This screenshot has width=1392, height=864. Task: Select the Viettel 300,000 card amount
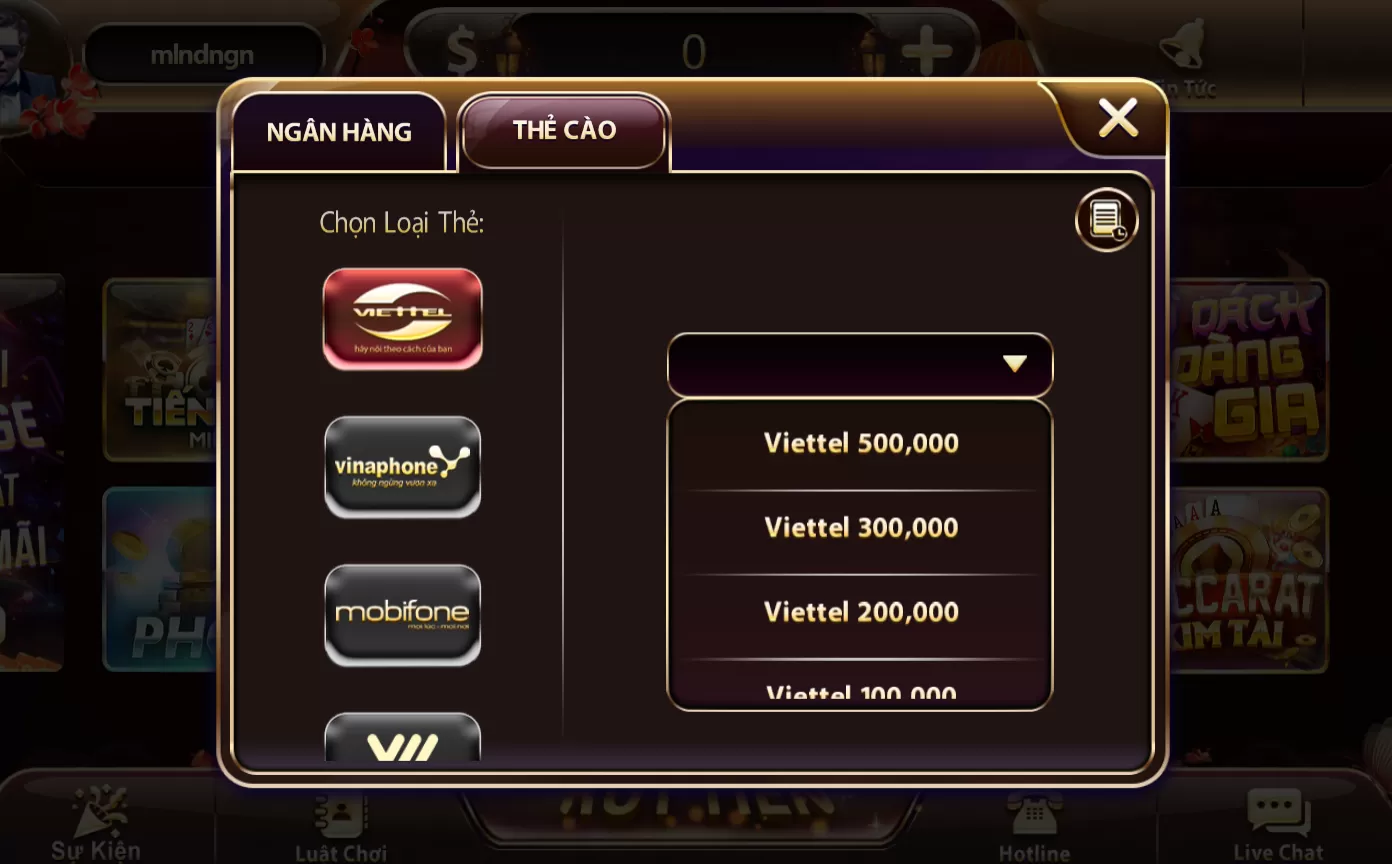[859, 527]
